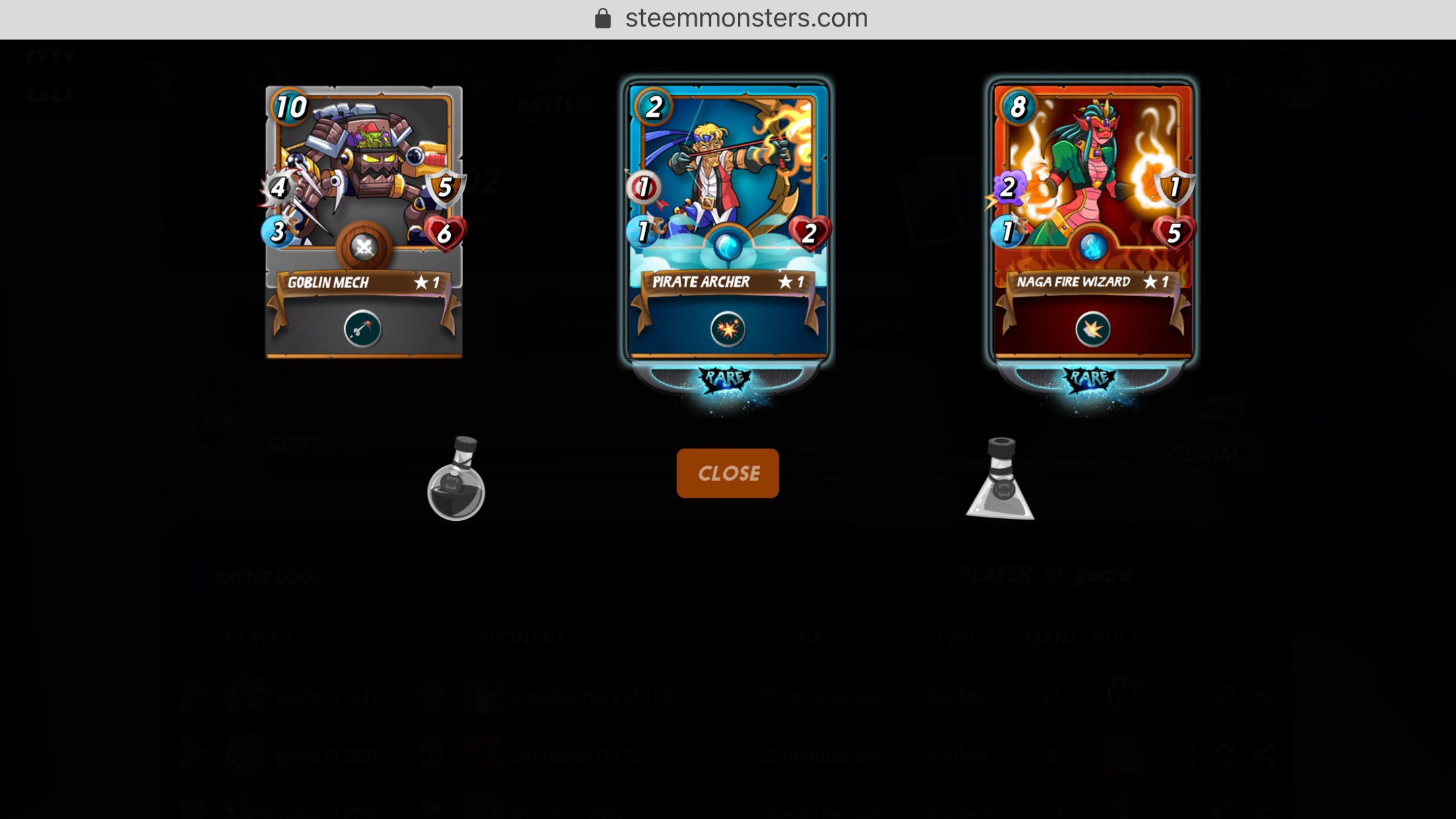1456x819 pixels.
Task: Click the triangular white potion flask
Action: (1000, 481)
